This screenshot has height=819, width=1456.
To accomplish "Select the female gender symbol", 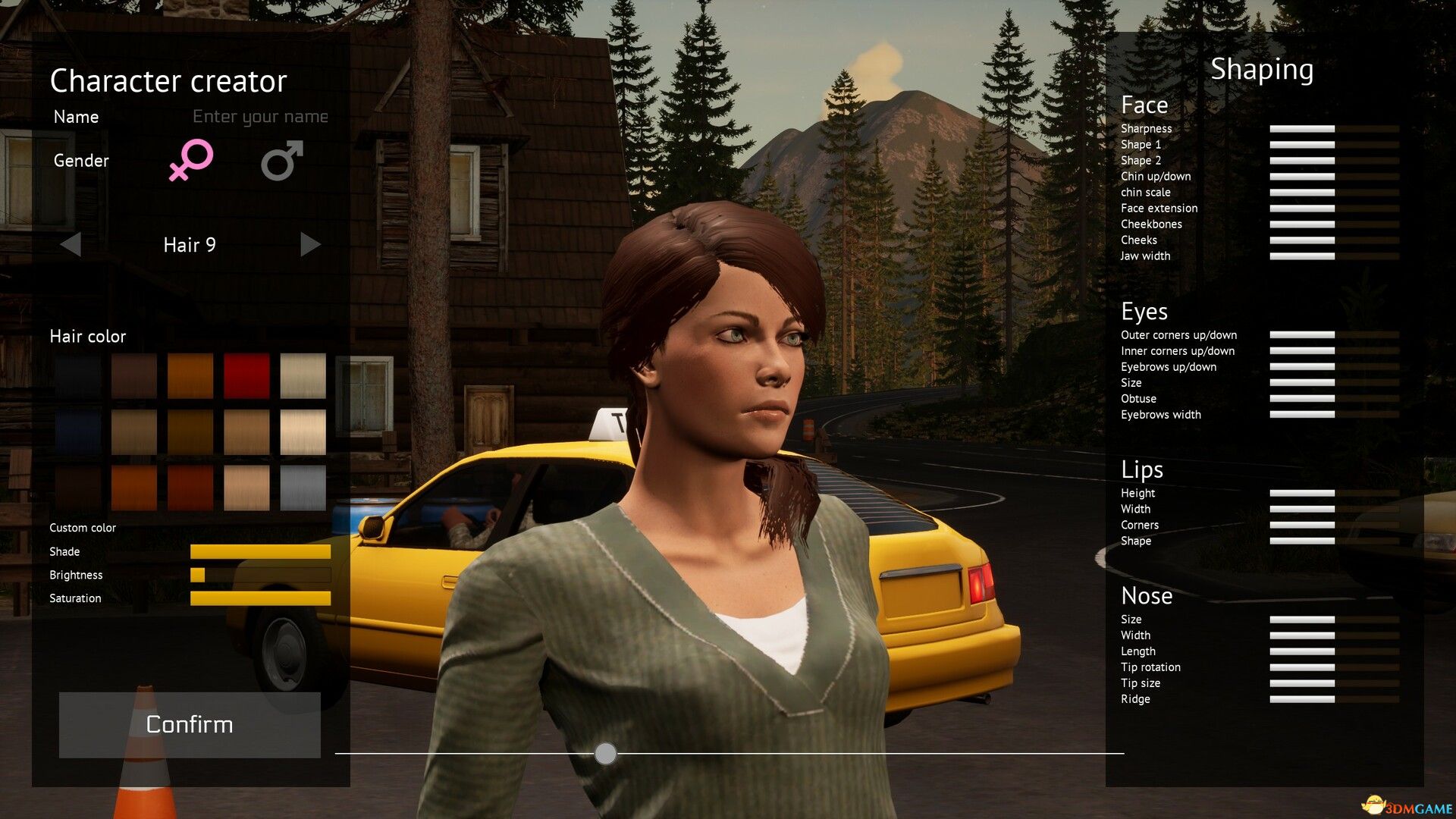I will 190,160.
